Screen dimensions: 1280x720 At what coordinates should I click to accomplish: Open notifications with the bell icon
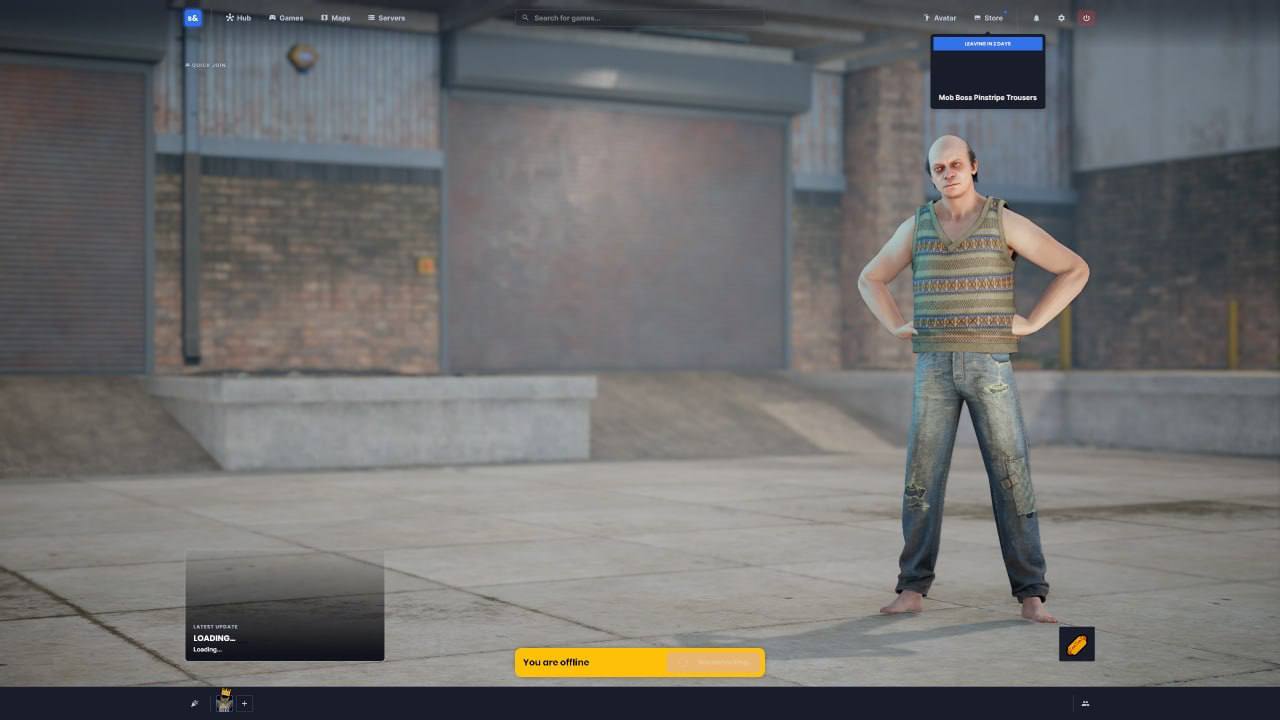pyautogui.click(x=1036, y=18)
